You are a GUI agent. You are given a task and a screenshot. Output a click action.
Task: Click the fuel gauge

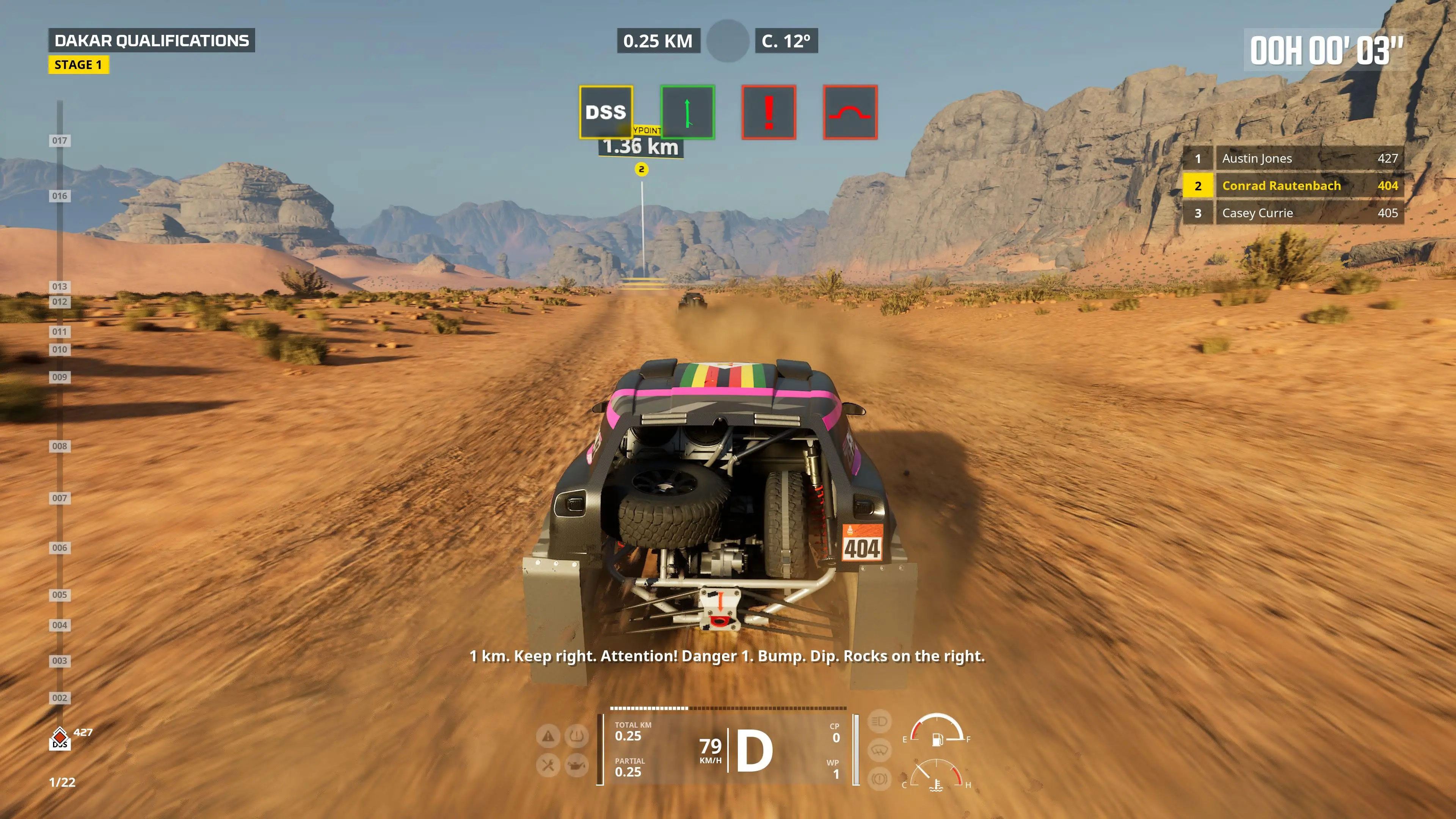[x=937, y=731]
